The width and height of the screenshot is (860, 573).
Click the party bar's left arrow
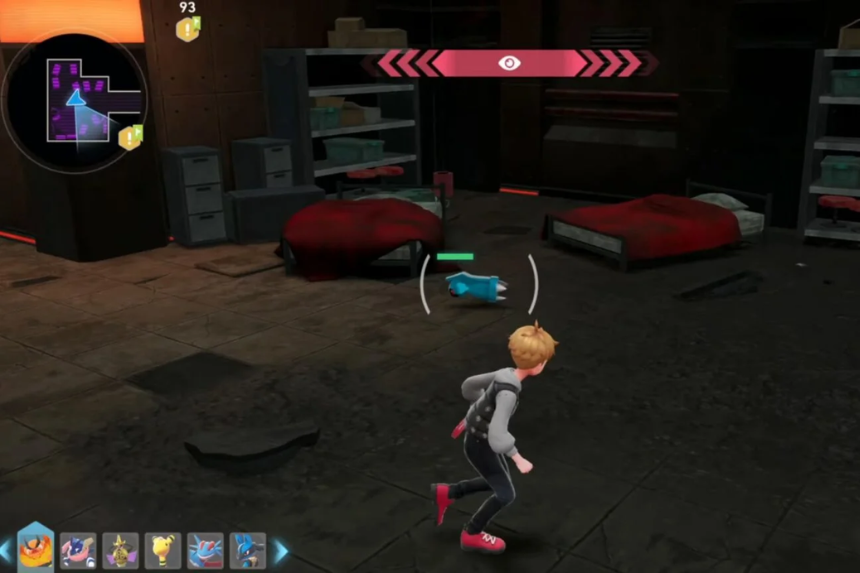(x=6, y=551)
